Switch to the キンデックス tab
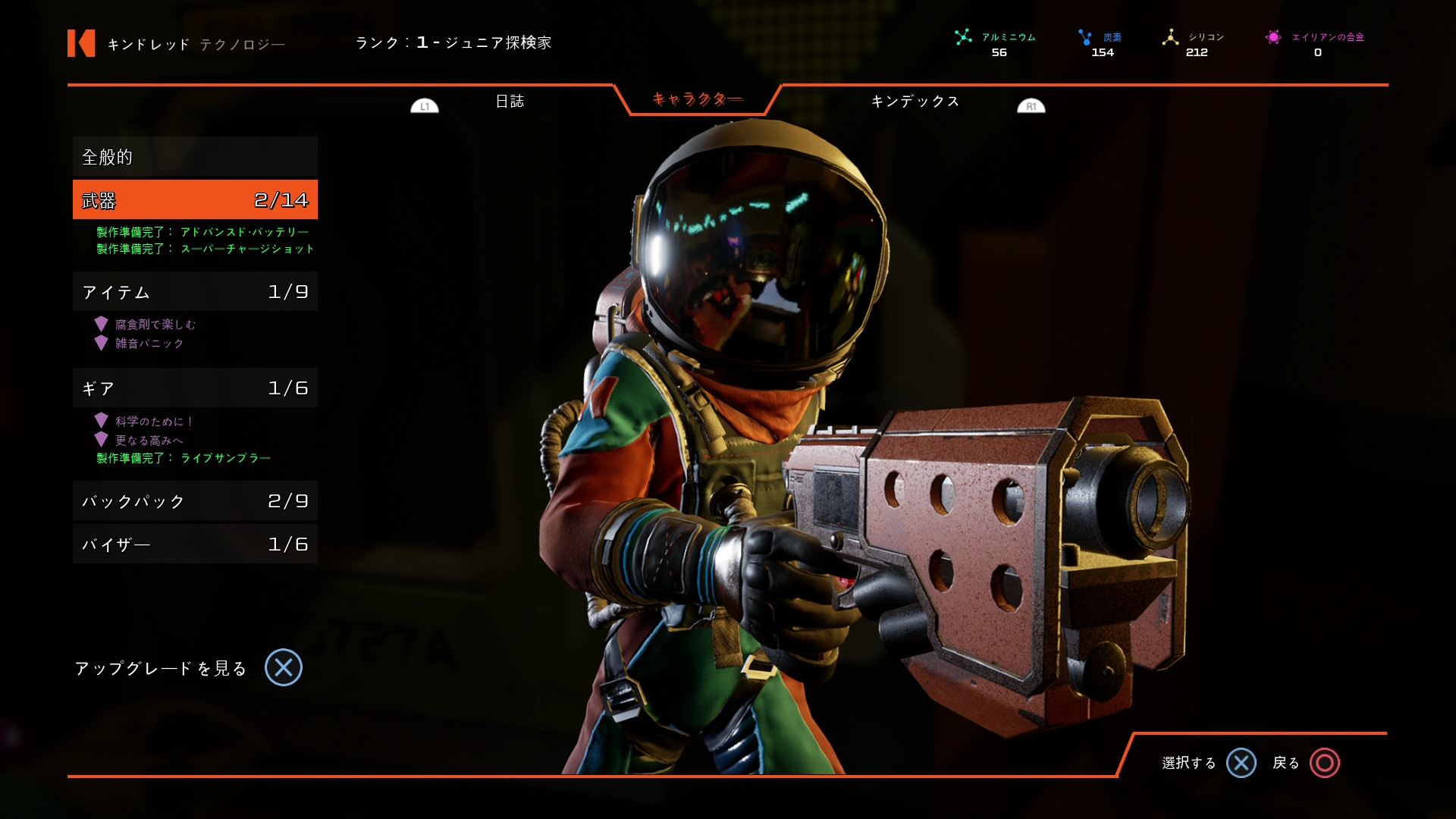The image size is (1456, 819). click(915, 102)
